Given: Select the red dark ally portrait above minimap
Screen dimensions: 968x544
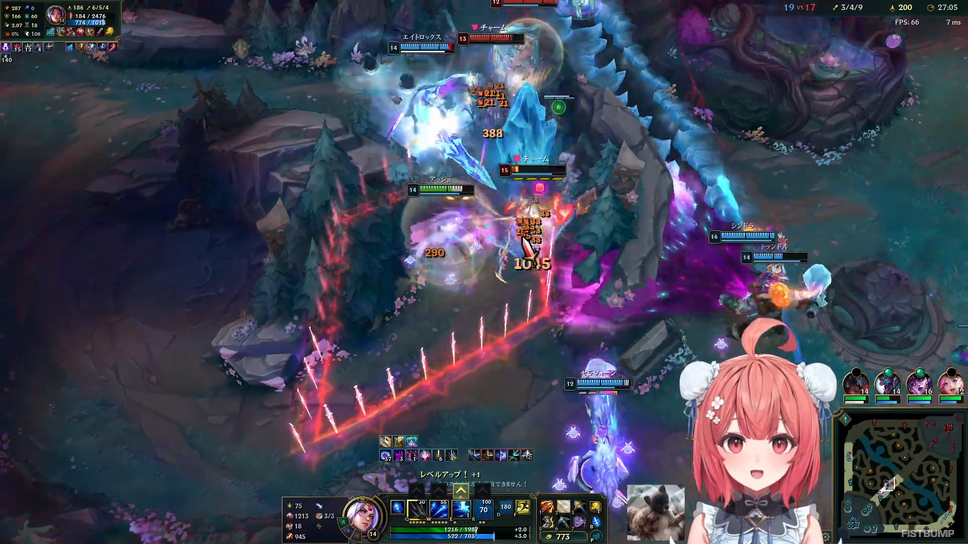Looking at the screenshot, I should [855, 383].
